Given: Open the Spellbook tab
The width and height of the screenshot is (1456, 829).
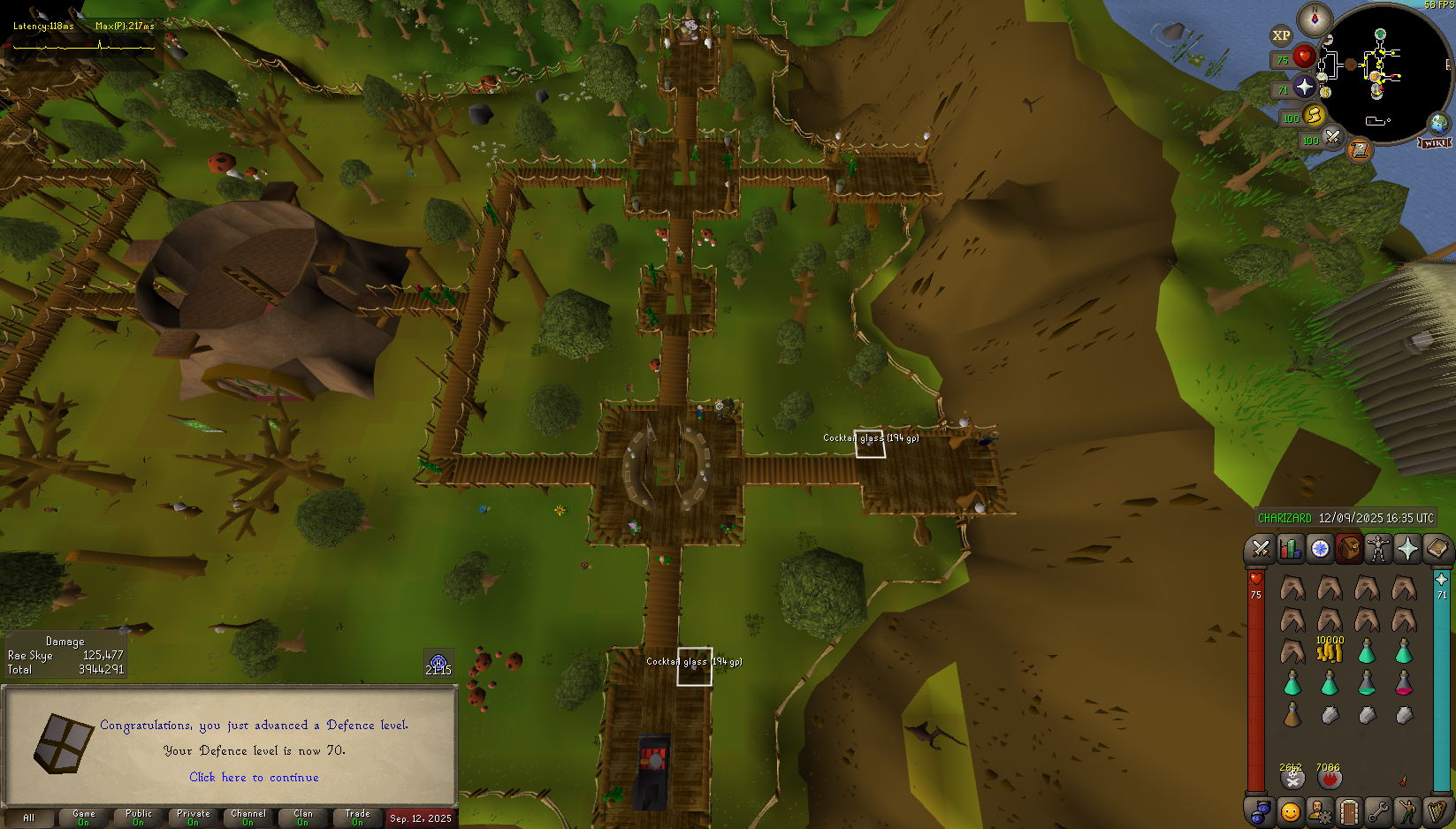Looking at the screenshot, I should pos(1437,549).
